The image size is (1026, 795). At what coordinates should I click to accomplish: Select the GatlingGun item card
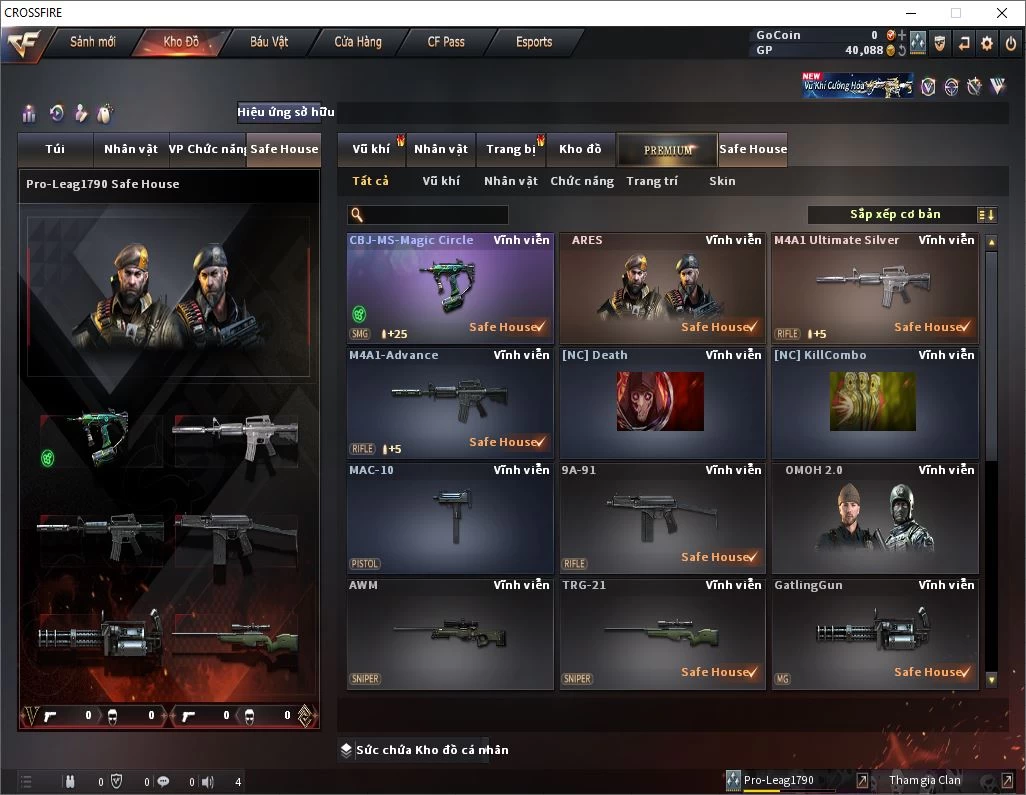coord(874,633)
